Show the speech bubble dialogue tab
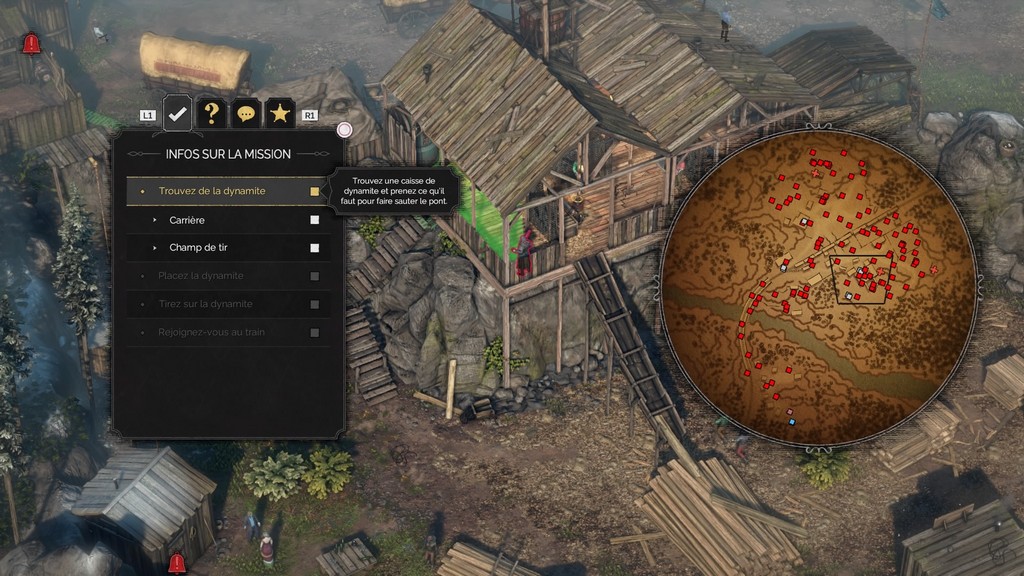The width and height of the screenshot is (1024, 576). click(x=246, y=114)
